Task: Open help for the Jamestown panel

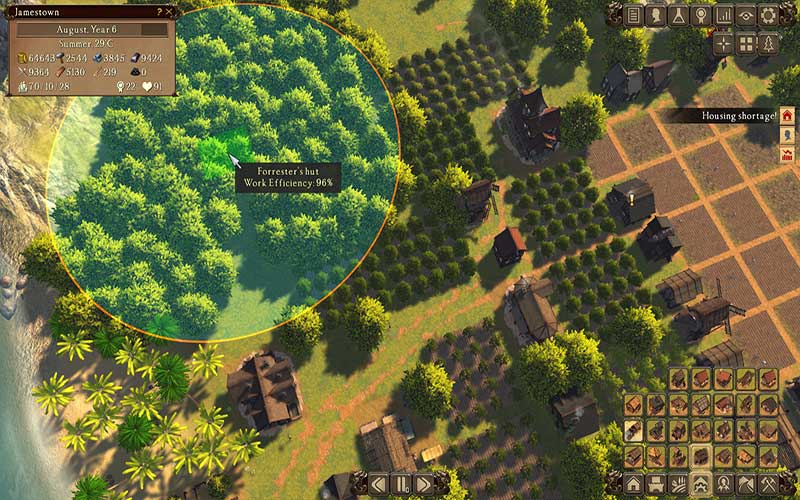Action: click(159, 11)
